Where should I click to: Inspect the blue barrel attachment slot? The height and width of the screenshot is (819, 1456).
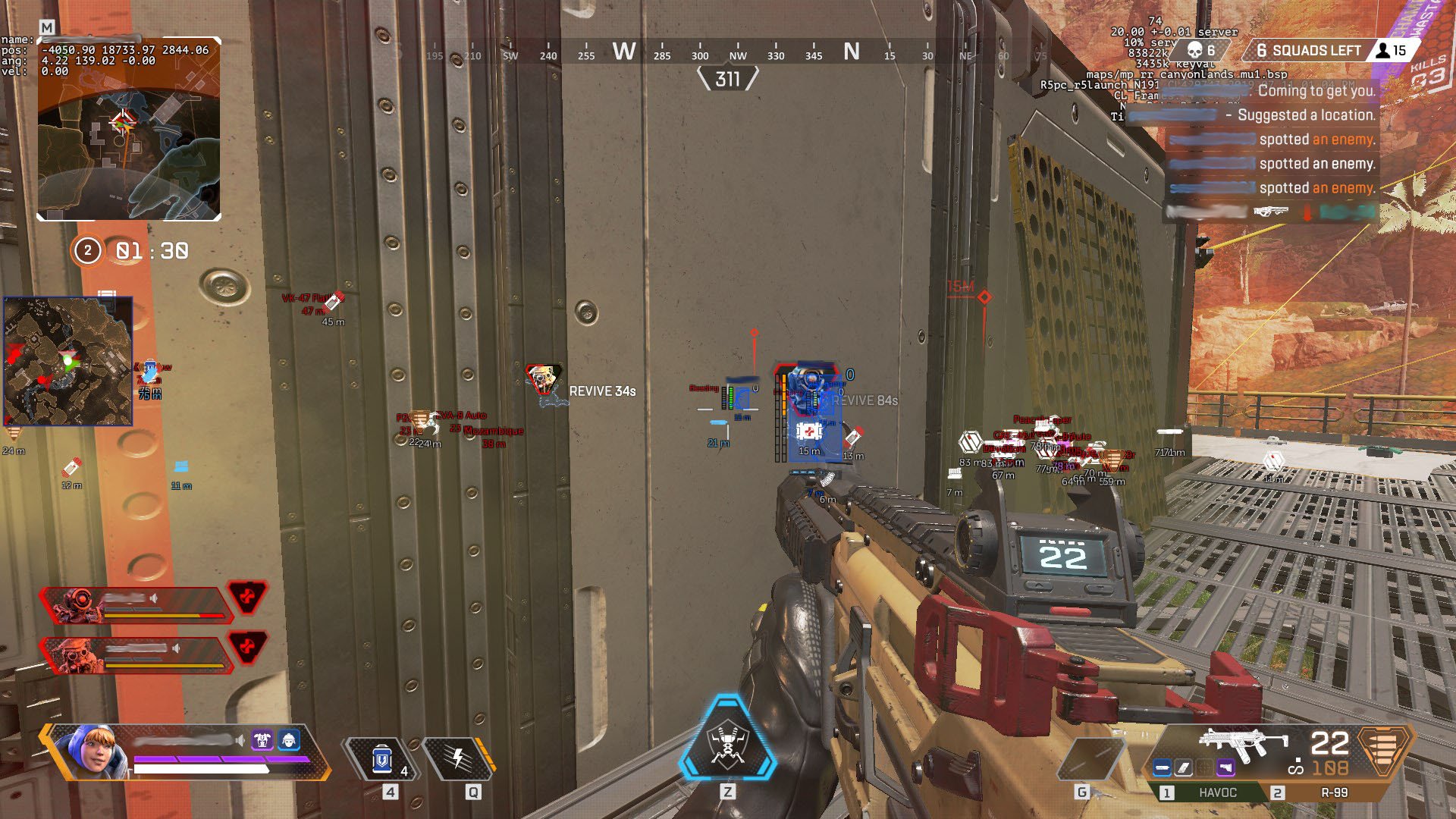1162,767
